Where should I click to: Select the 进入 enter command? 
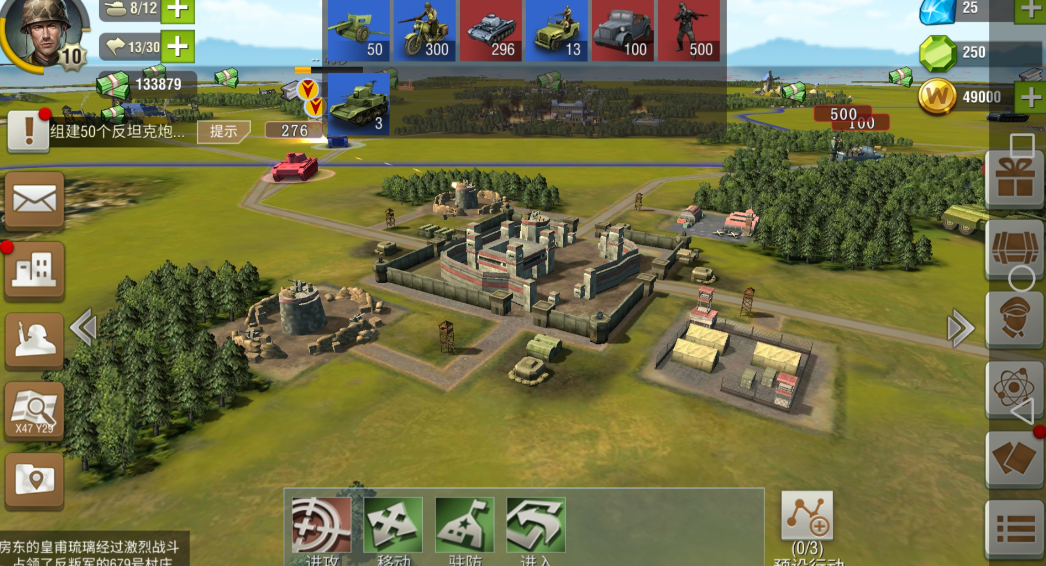(536, 526)
